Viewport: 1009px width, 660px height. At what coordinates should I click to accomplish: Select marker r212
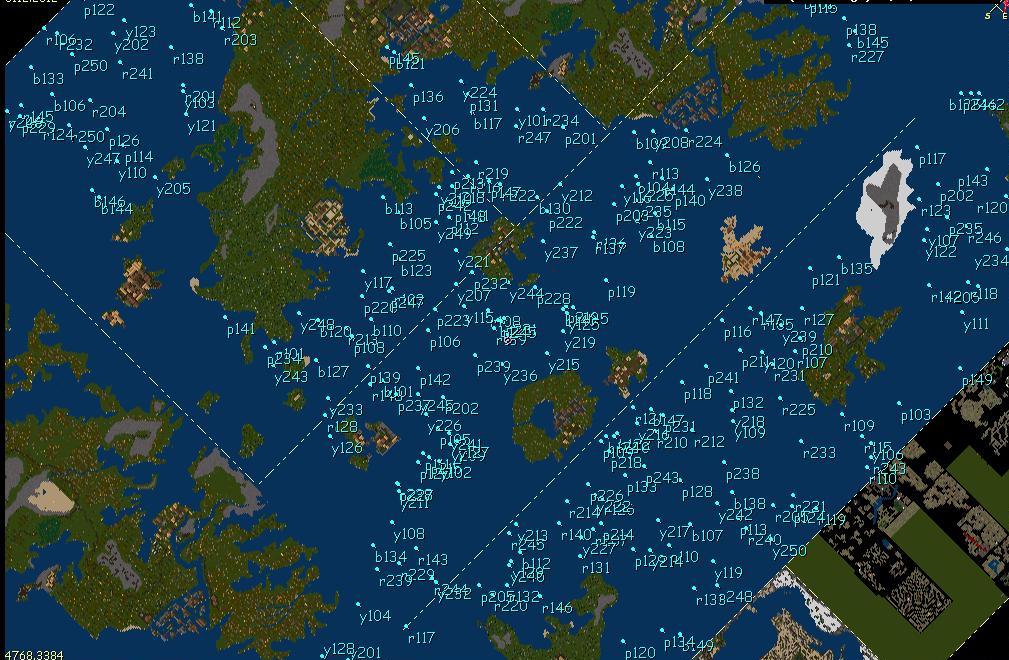708,442
